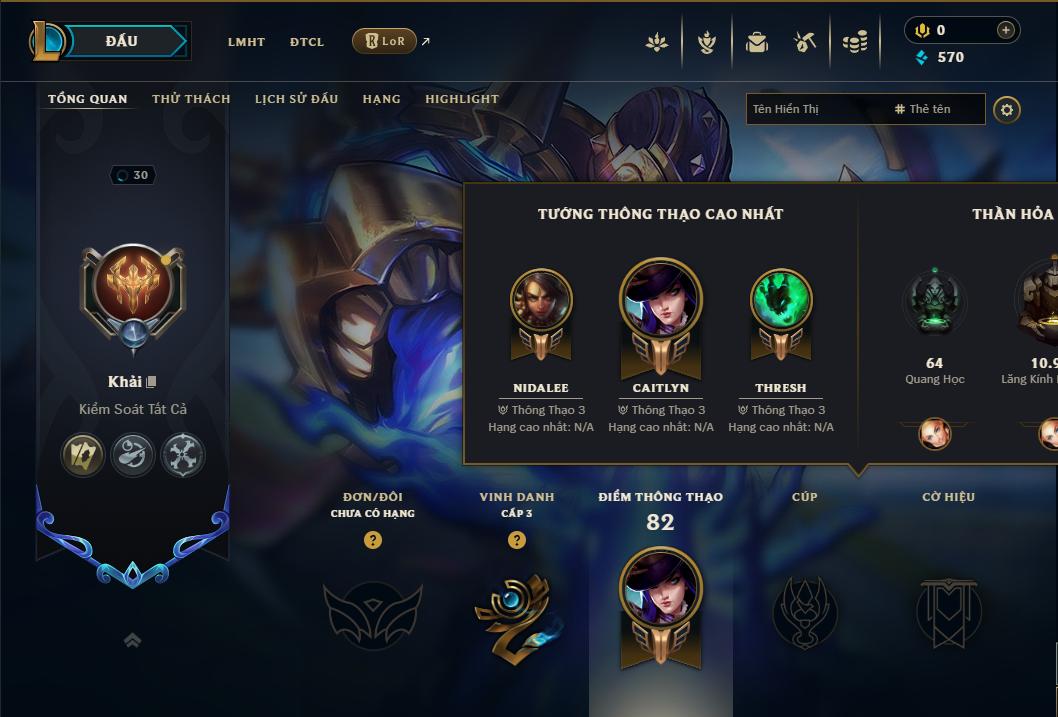The width and height of the screenshot is (1058, 717).
Task: Open profile settings gear icon
Action: click(1007, 110)
